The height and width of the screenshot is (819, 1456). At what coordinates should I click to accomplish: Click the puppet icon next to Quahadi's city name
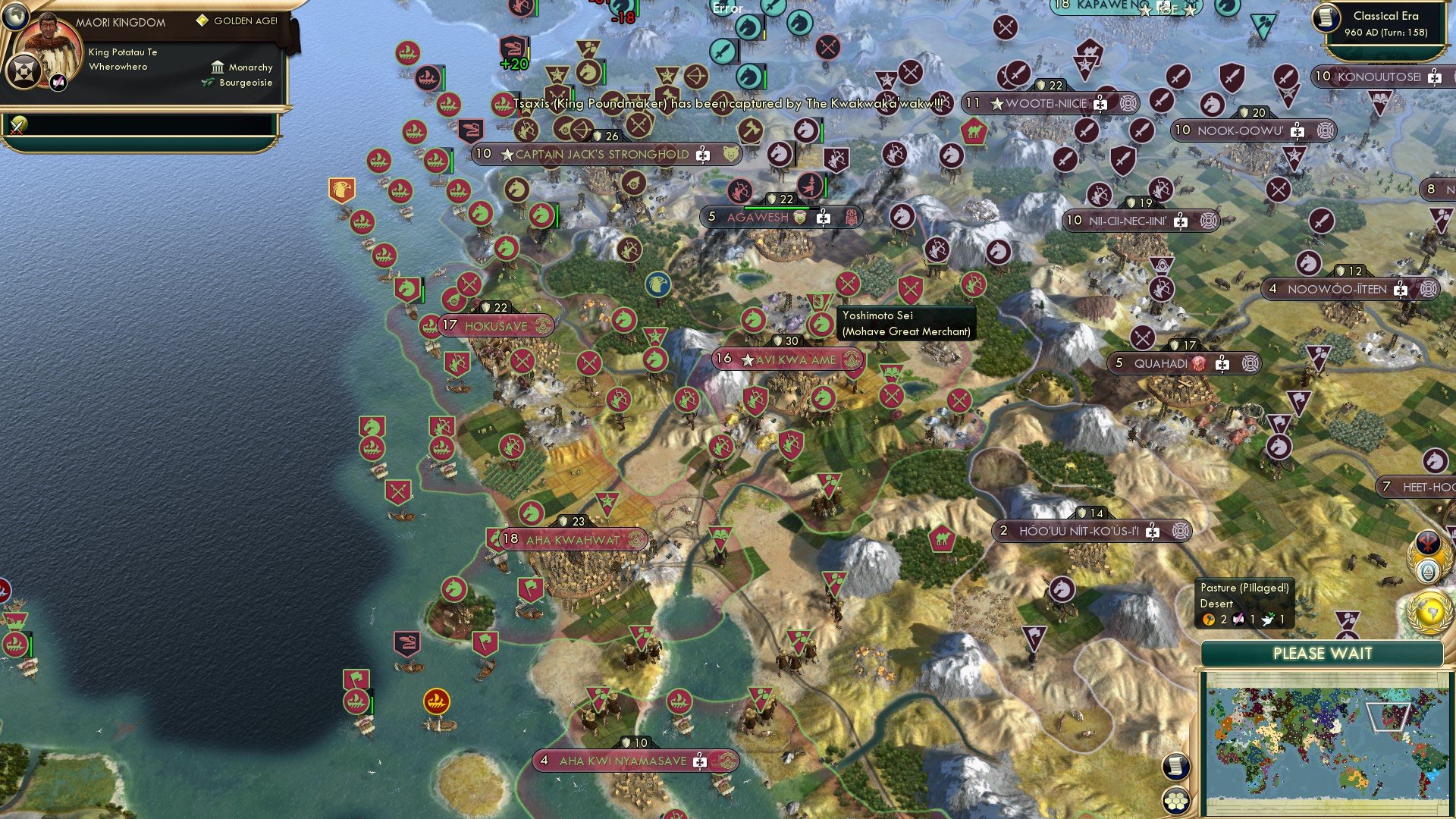point(1199,364)
